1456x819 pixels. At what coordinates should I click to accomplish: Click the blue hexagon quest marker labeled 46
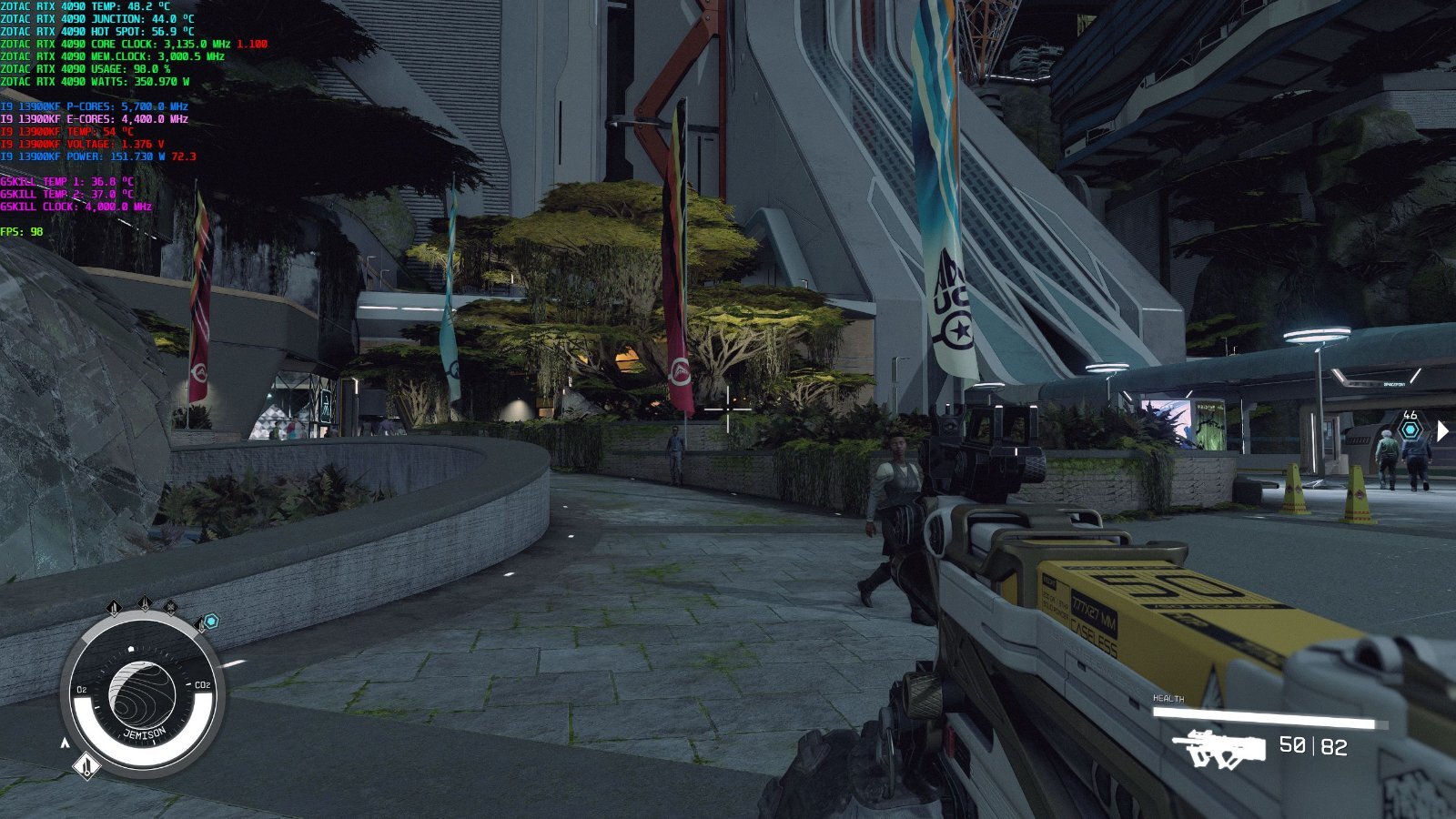tap(1410, 430)
